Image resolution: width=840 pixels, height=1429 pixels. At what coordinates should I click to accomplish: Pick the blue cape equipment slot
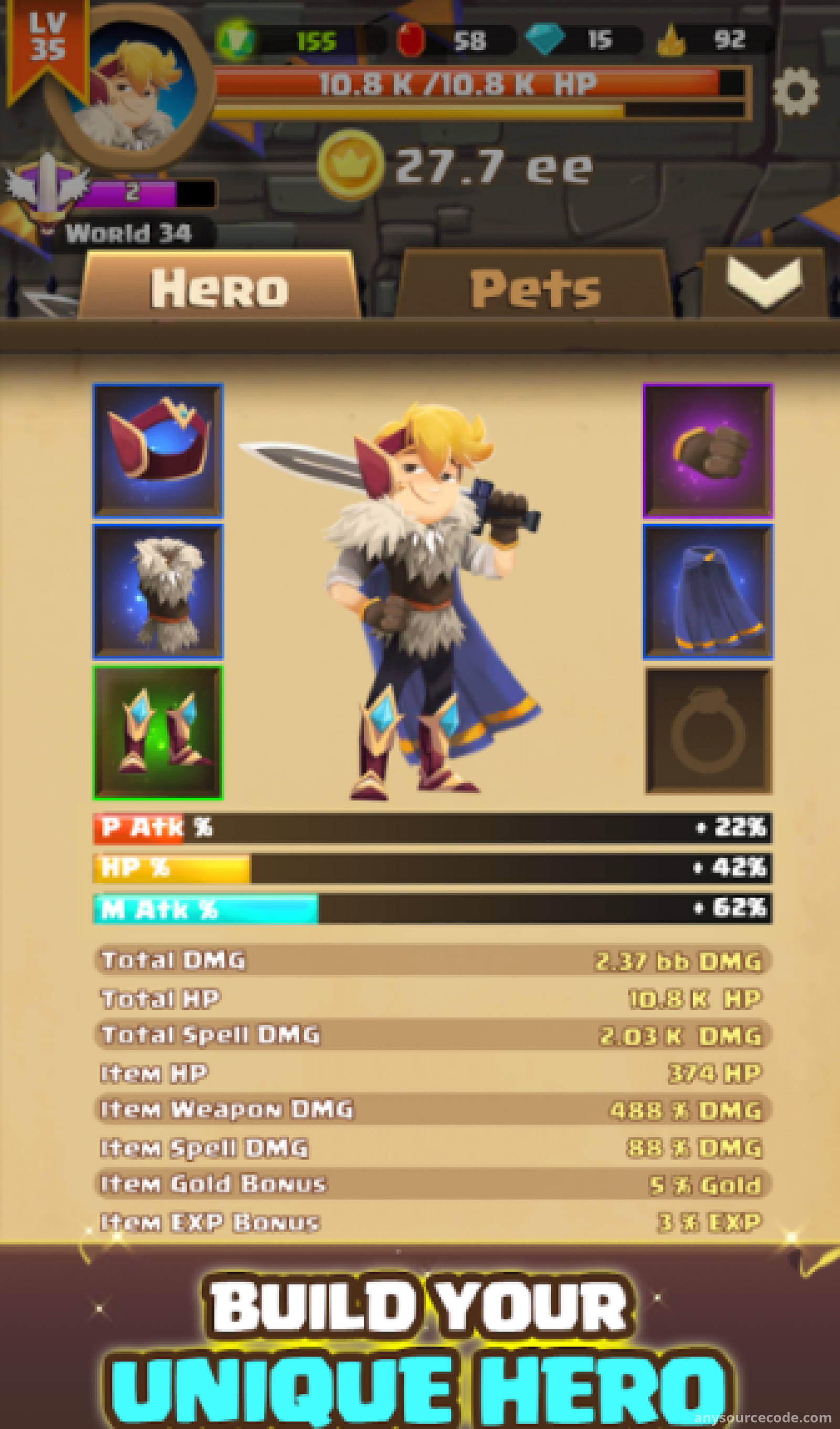point(707,591)
